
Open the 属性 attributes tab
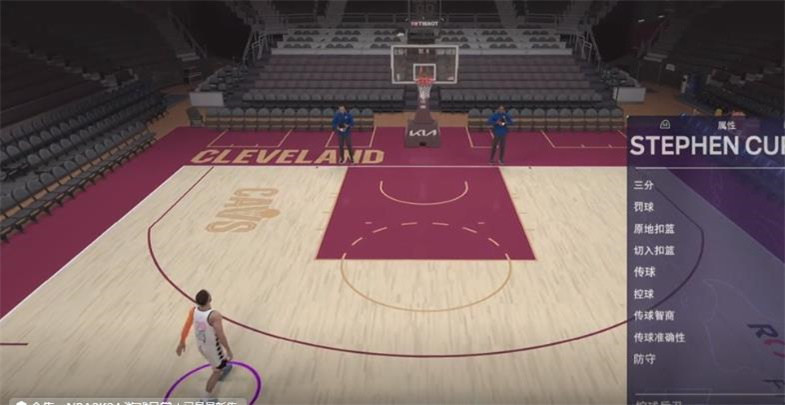tap(725, 126)
